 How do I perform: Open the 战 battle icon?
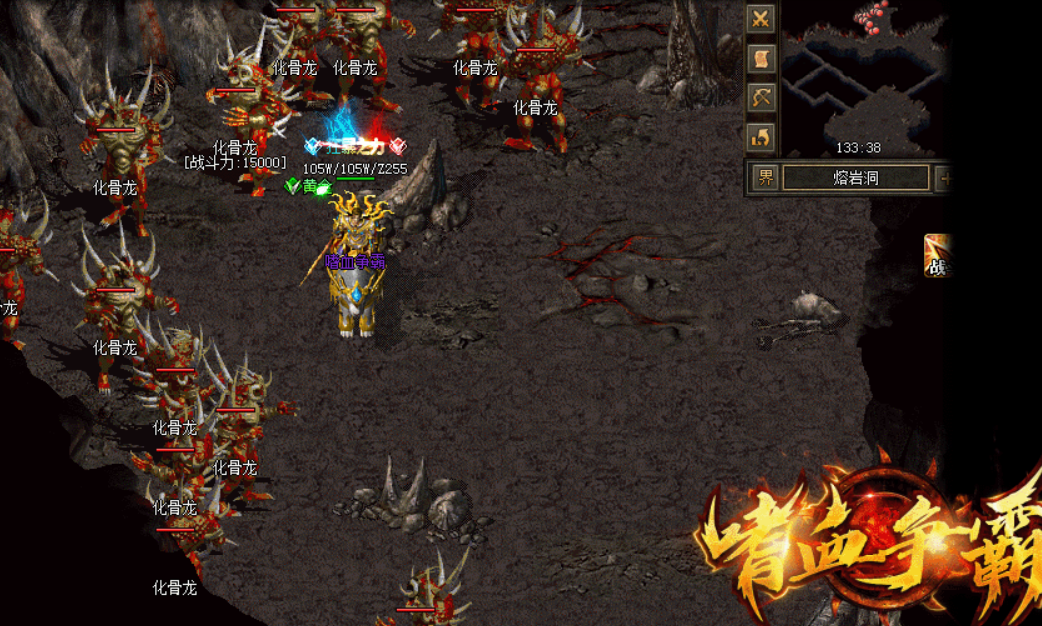(x=937, y=256)
